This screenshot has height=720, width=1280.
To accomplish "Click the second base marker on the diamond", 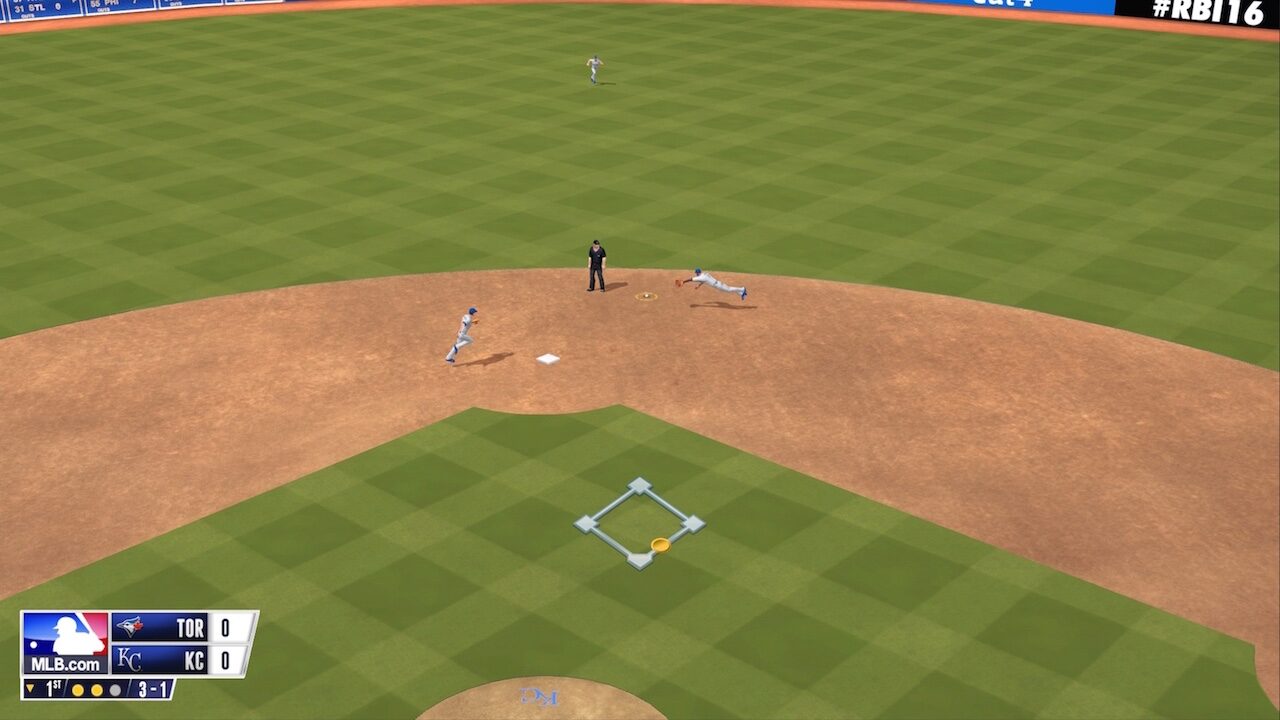I will pos(640,484).
